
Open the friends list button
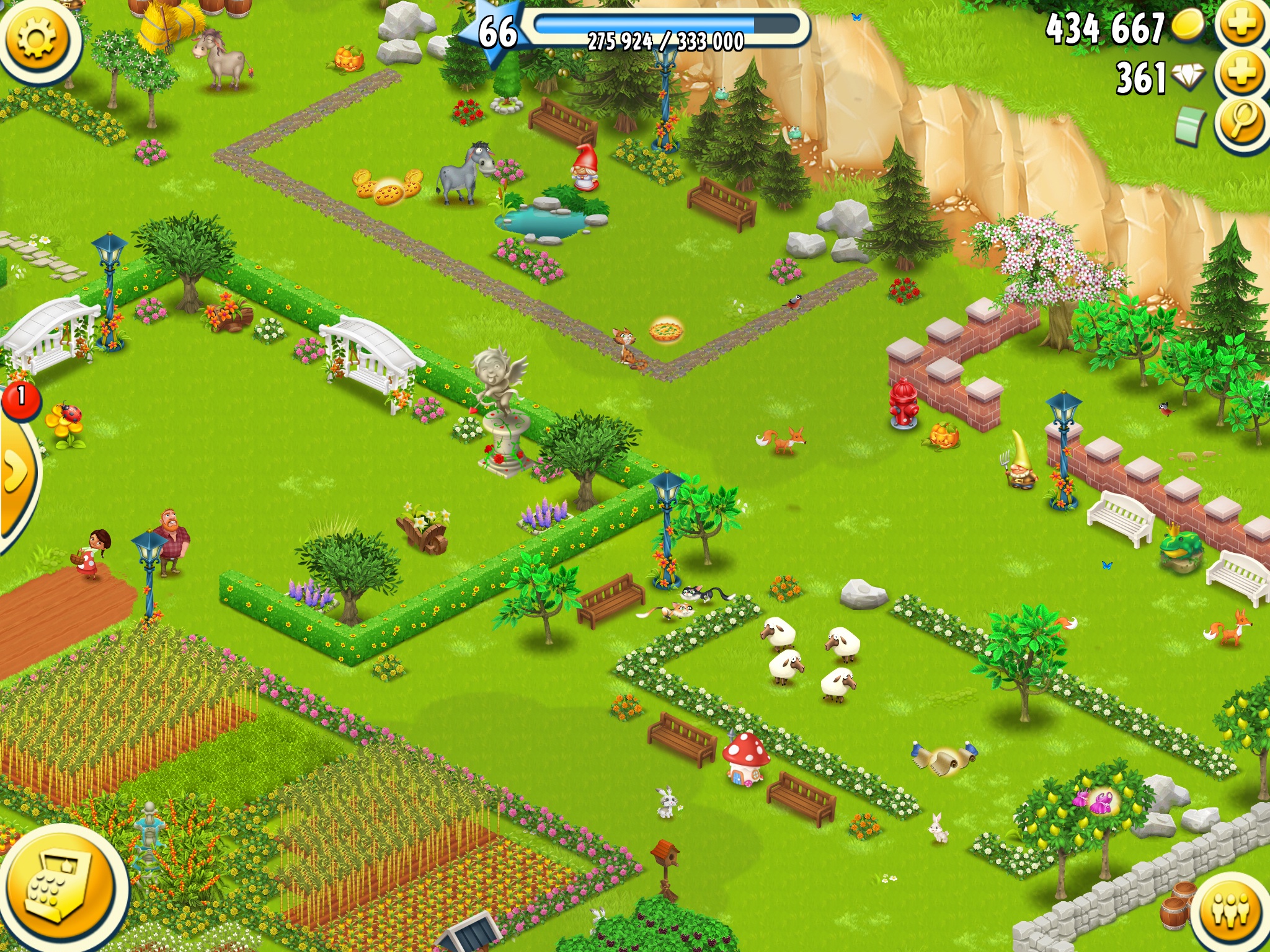coord(1232,911)
